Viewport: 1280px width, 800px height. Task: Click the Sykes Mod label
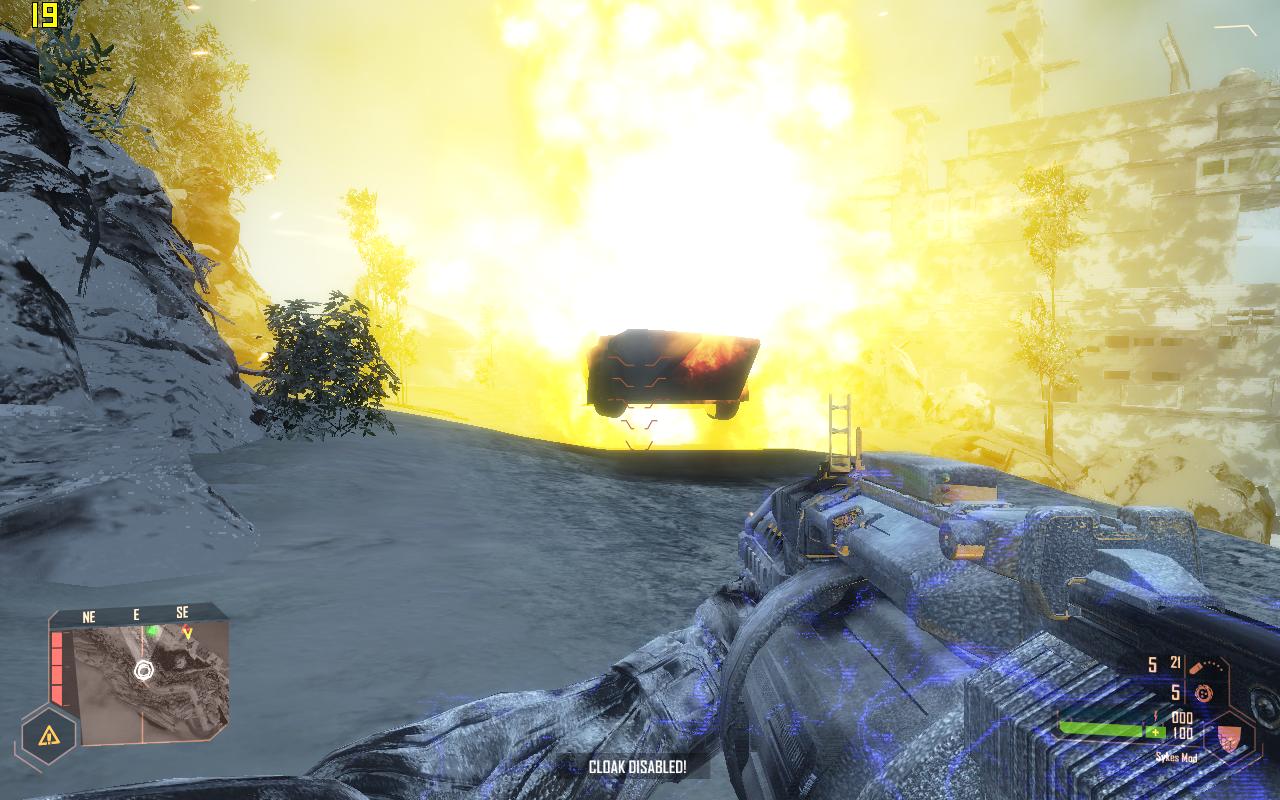[1177, 756]
